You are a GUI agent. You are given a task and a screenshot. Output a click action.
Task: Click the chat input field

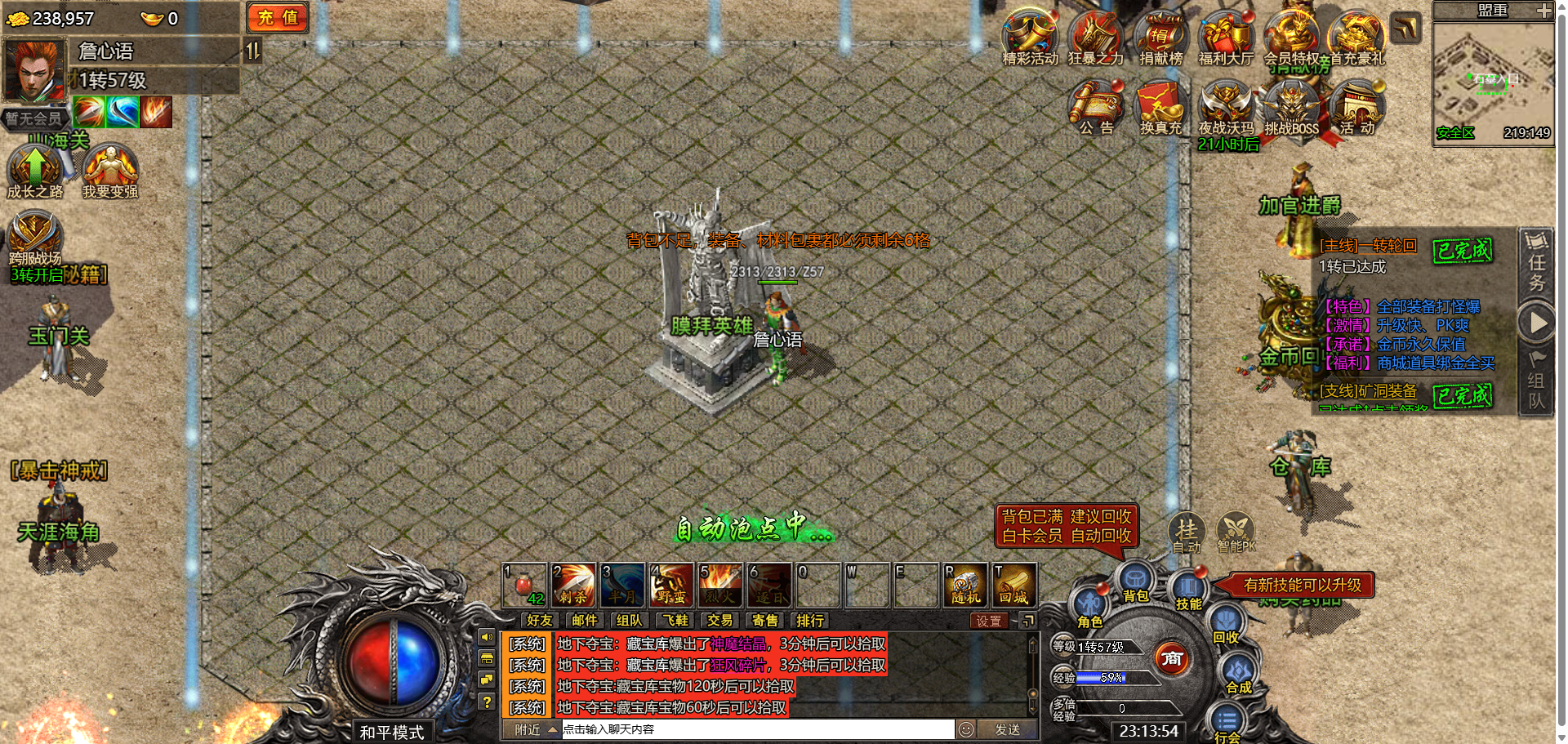756,729
